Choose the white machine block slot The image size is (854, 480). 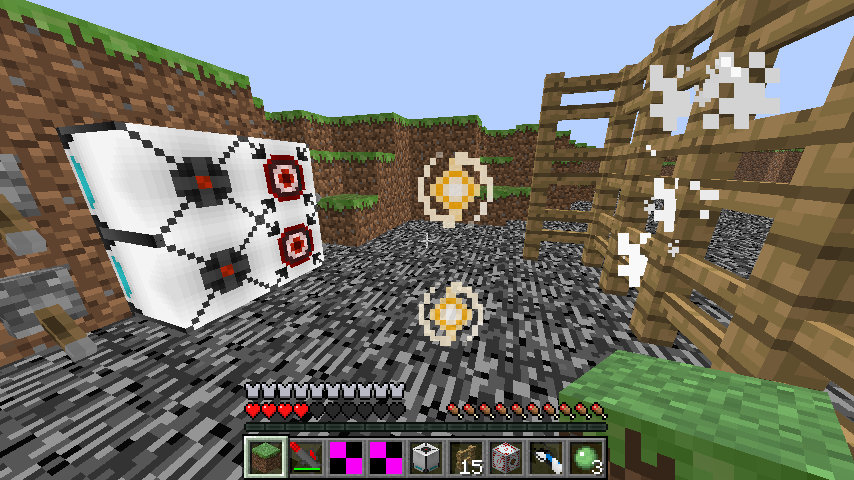point(425,456)
